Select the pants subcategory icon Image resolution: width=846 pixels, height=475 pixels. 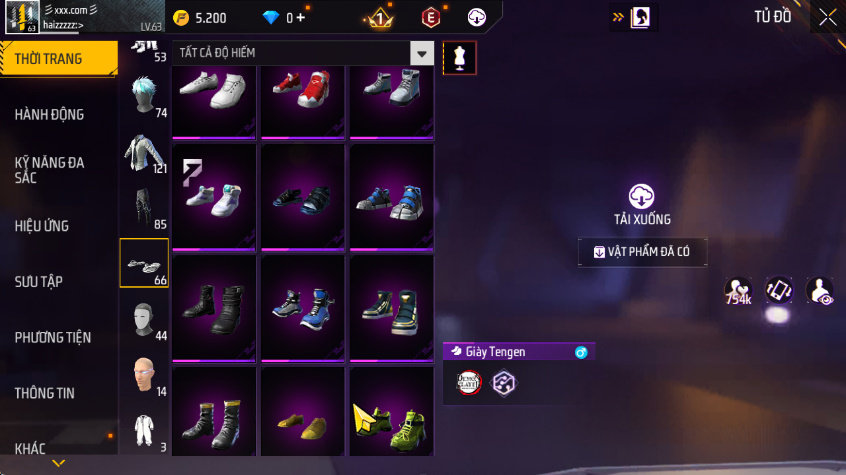[x=144, y=208]
